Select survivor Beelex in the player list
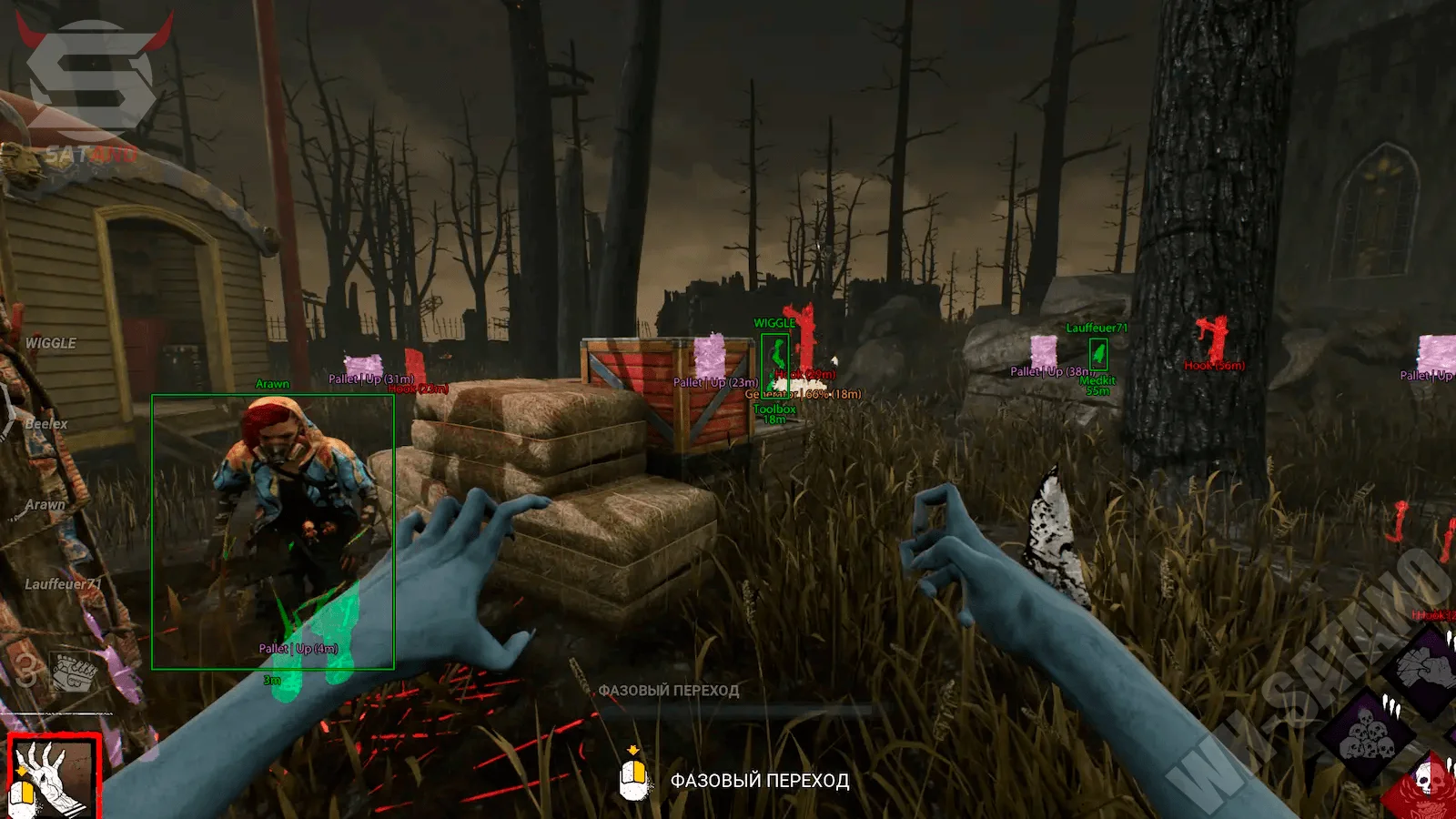The width and height of the screenshot is (1456, 819). pyautogui.click(x=46, y=424)
